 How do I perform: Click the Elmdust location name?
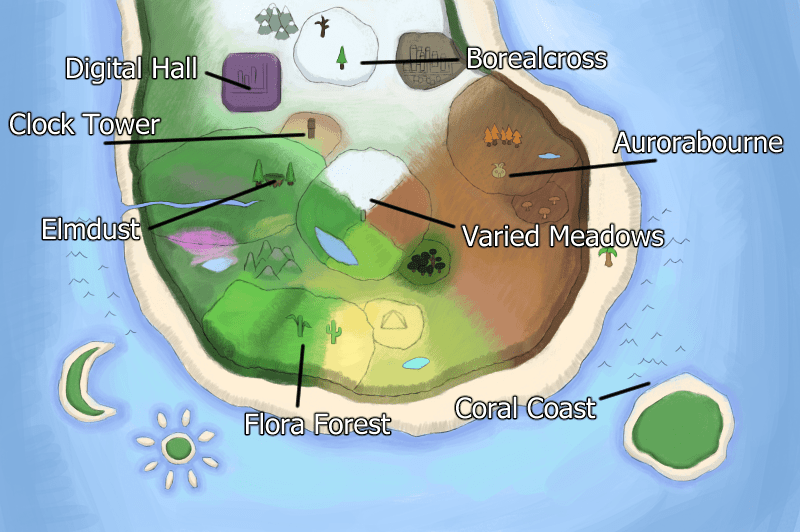(93, 229)
